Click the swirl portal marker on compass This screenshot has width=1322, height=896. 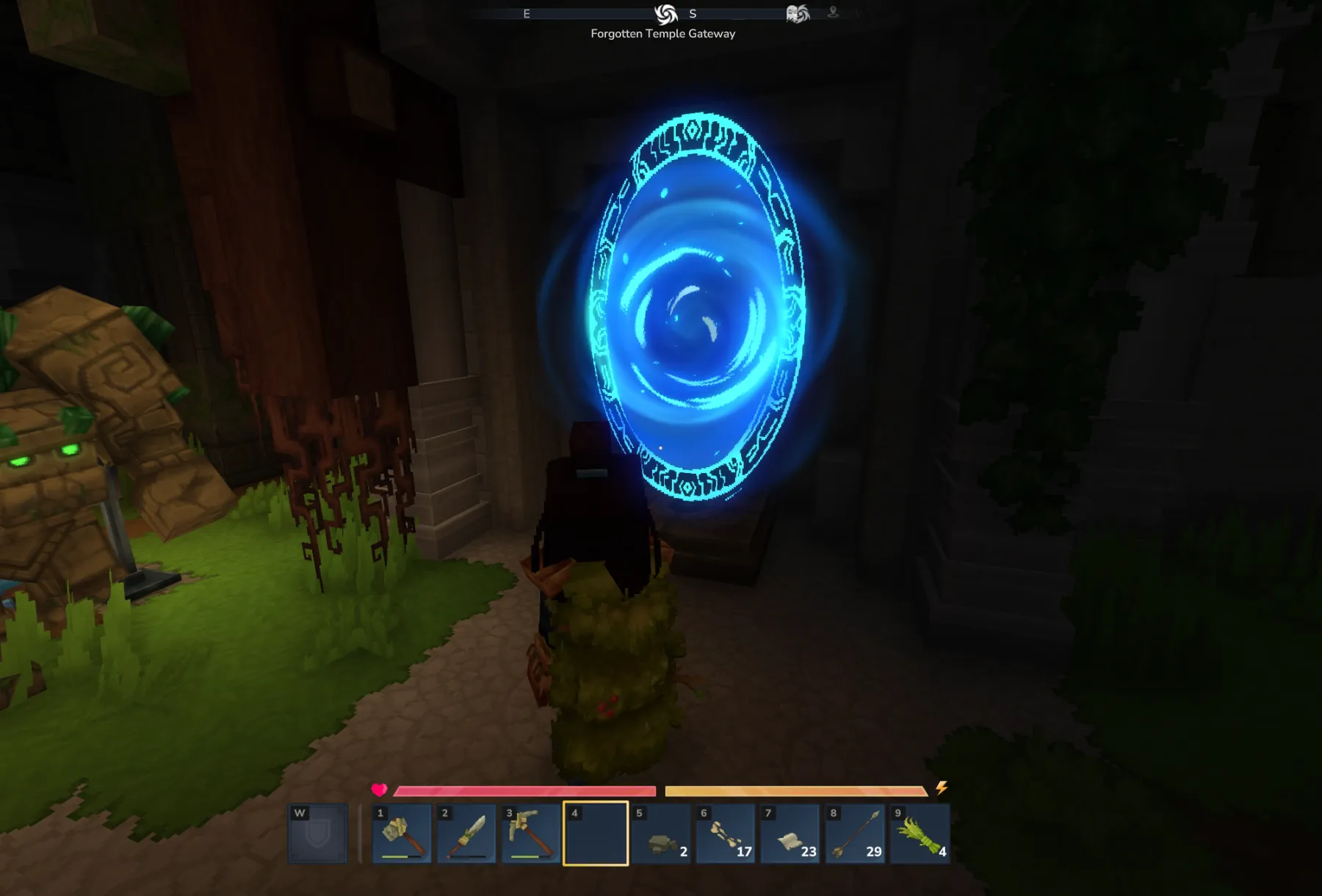(665, 14)
